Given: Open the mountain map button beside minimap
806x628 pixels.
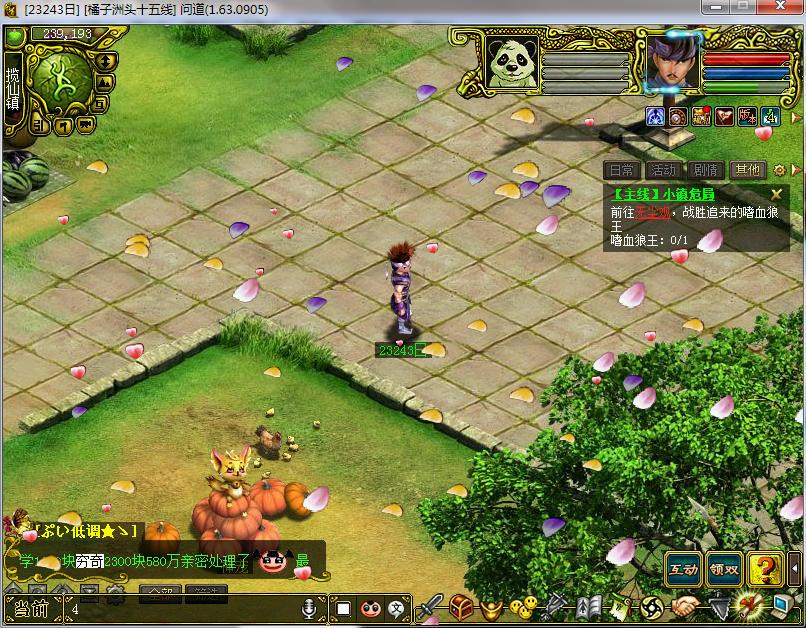Looking at the screenshot, I should pos(105,84).
